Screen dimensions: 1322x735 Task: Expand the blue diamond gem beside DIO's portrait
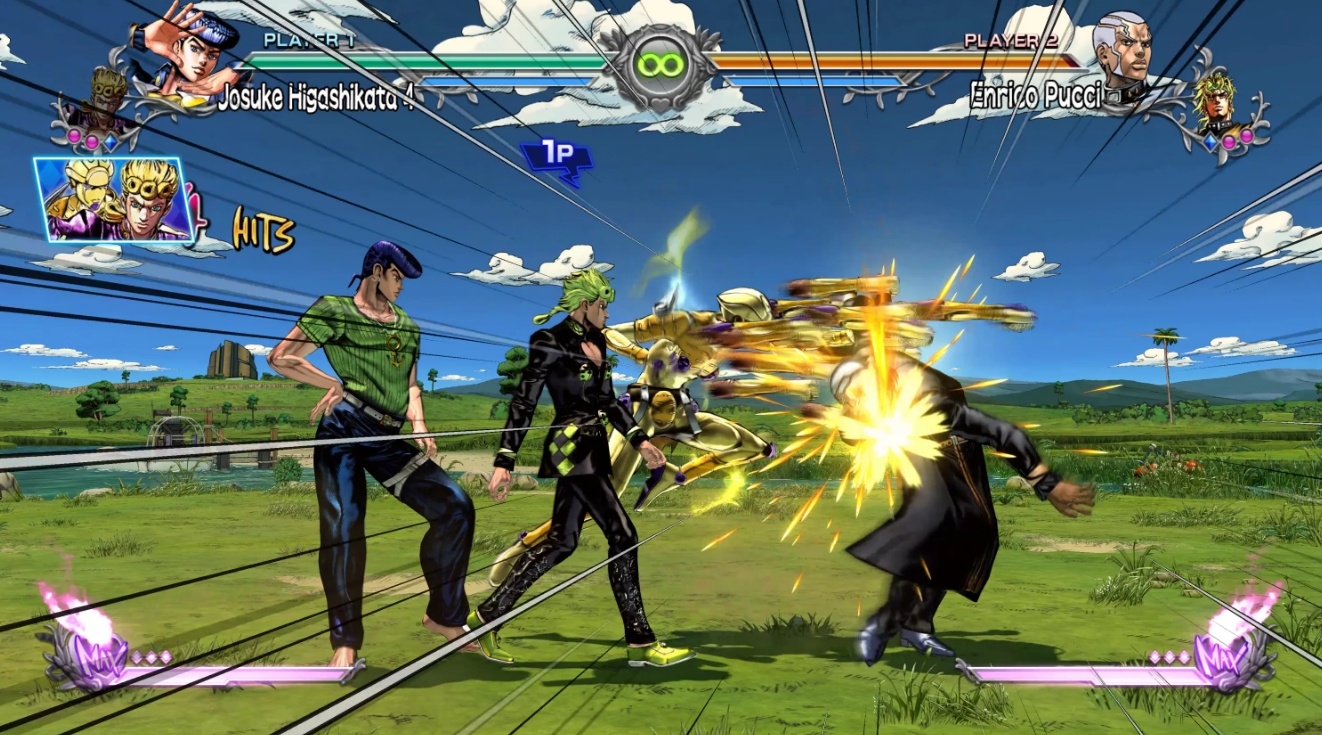[1210, 141]
